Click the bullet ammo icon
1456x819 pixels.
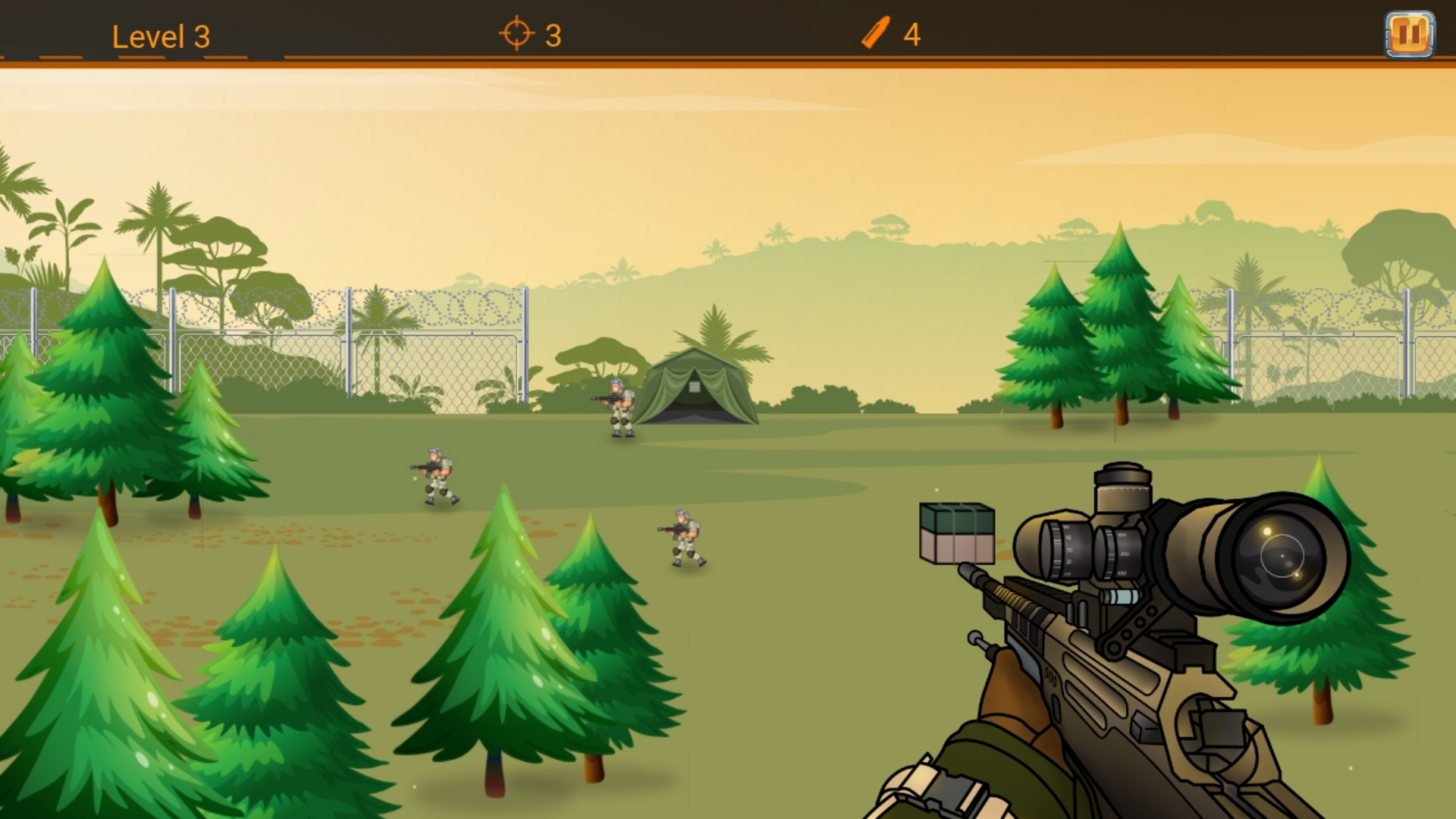[874, 32]
